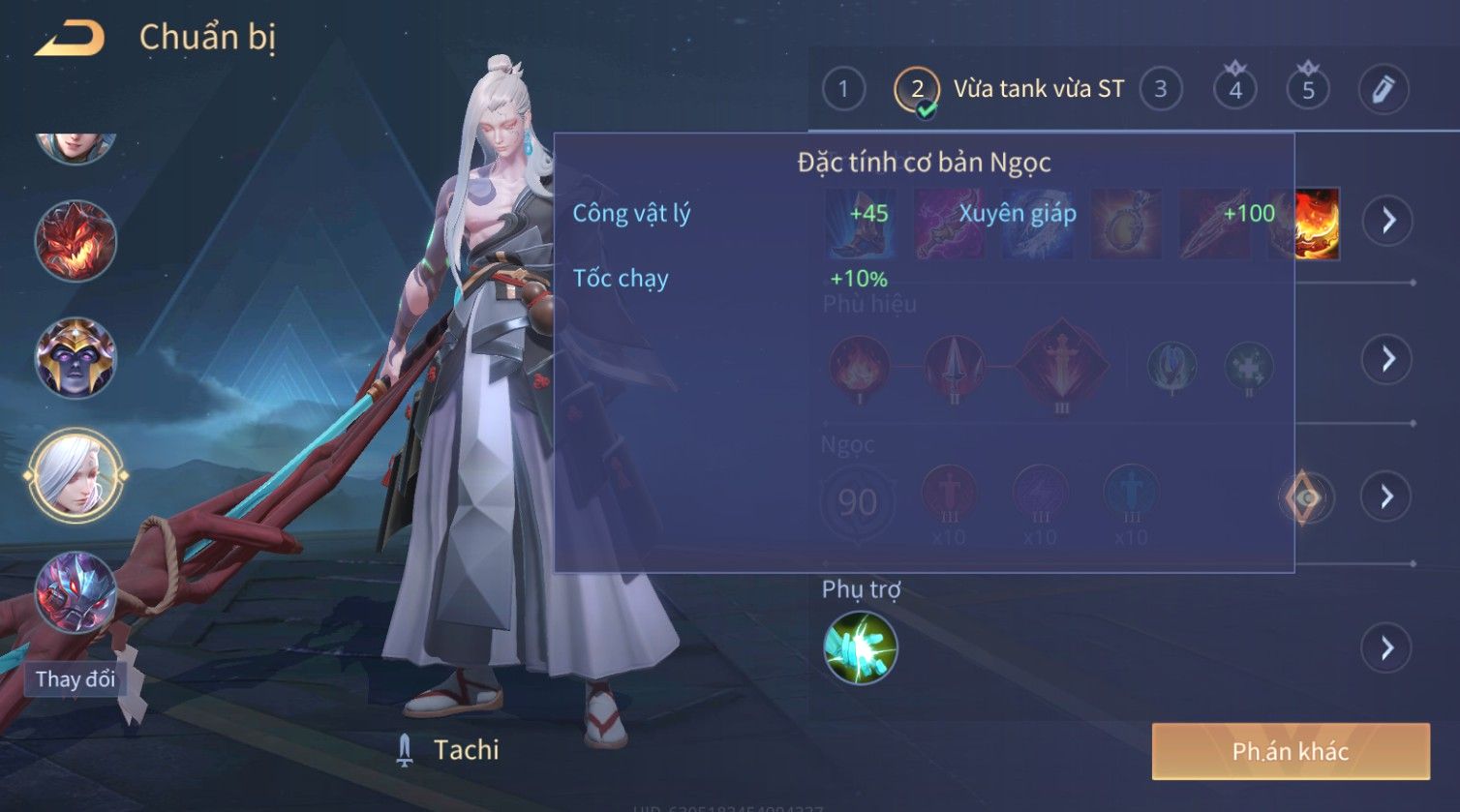The image size is (1460, 812).
Task: Choose the red demon hero portrait
Action: (x=76, y=240)
